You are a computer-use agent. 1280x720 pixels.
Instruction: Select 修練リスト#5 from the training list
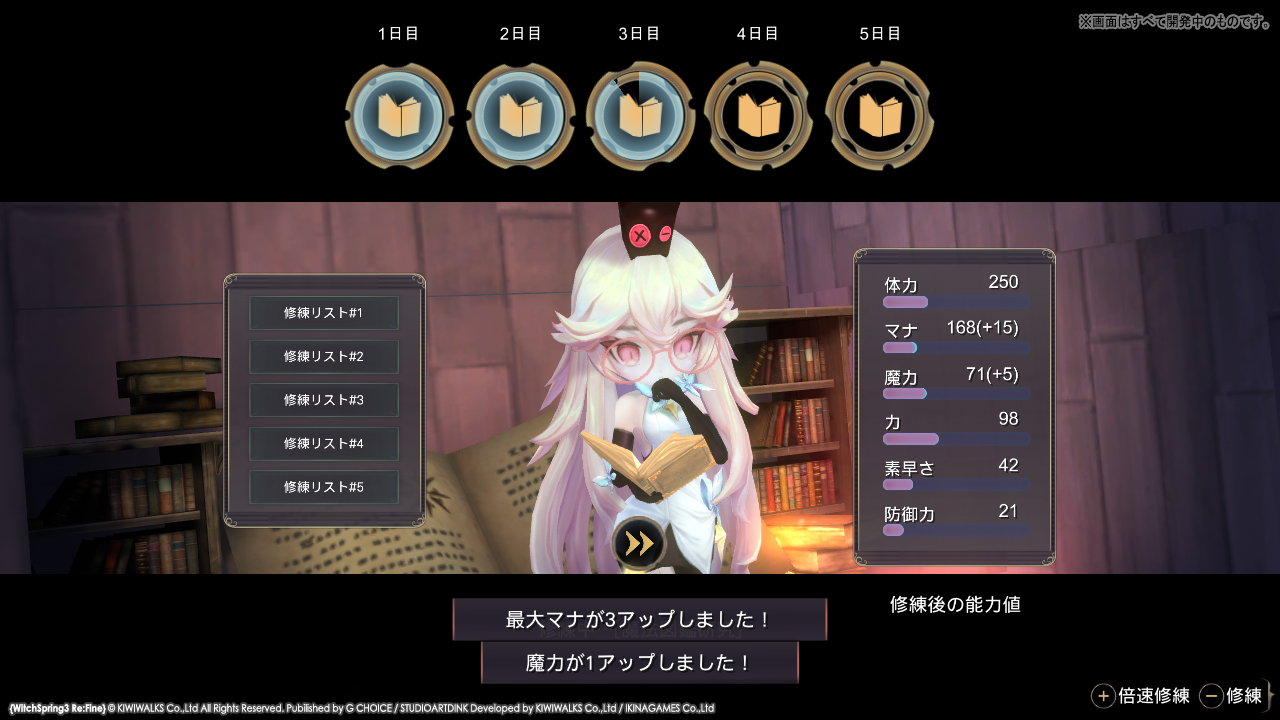click(x=323, y=487)
